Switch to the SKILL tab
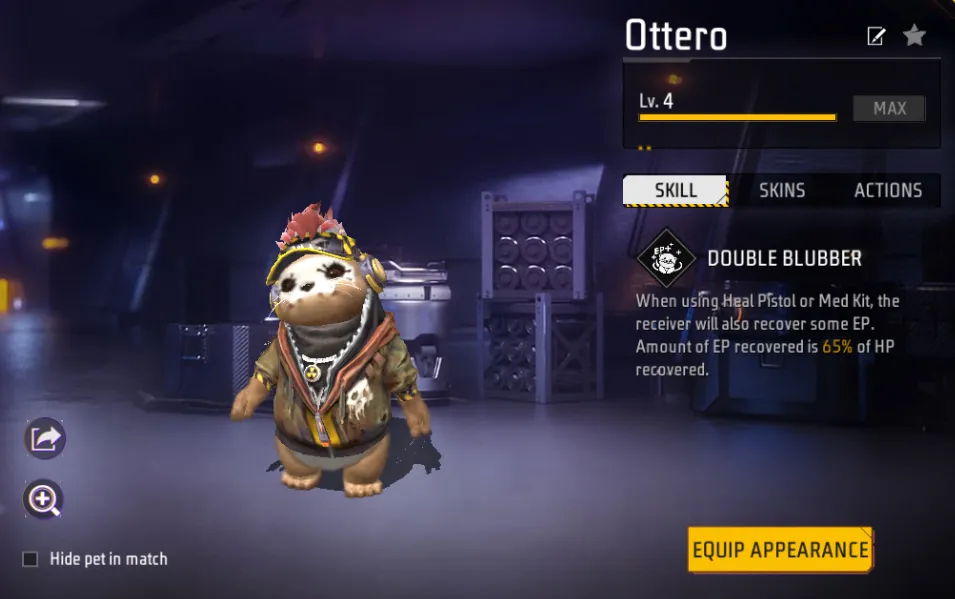Viewport: 955px width, 599px height. point(676,190)
